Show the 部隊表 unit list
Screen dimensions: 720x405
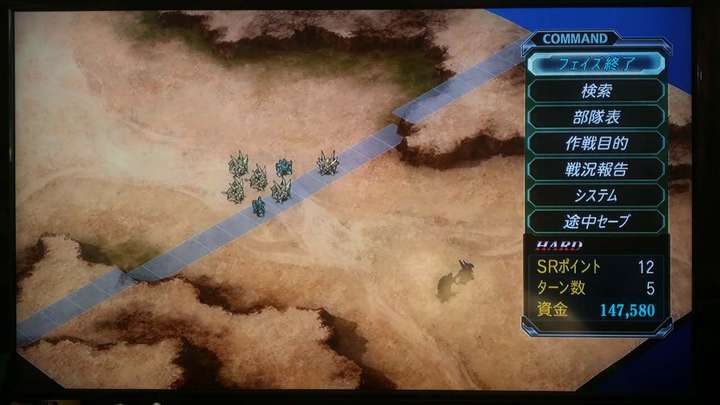597,117
